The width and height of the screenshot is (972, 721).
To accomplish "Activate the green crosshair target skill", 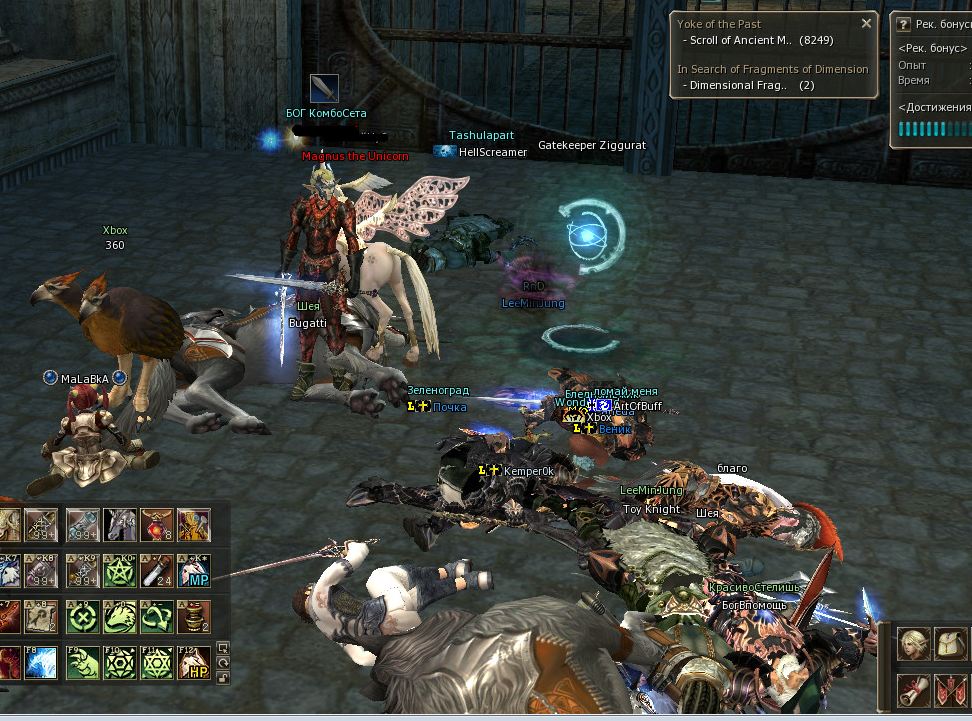I will point(82,616).
